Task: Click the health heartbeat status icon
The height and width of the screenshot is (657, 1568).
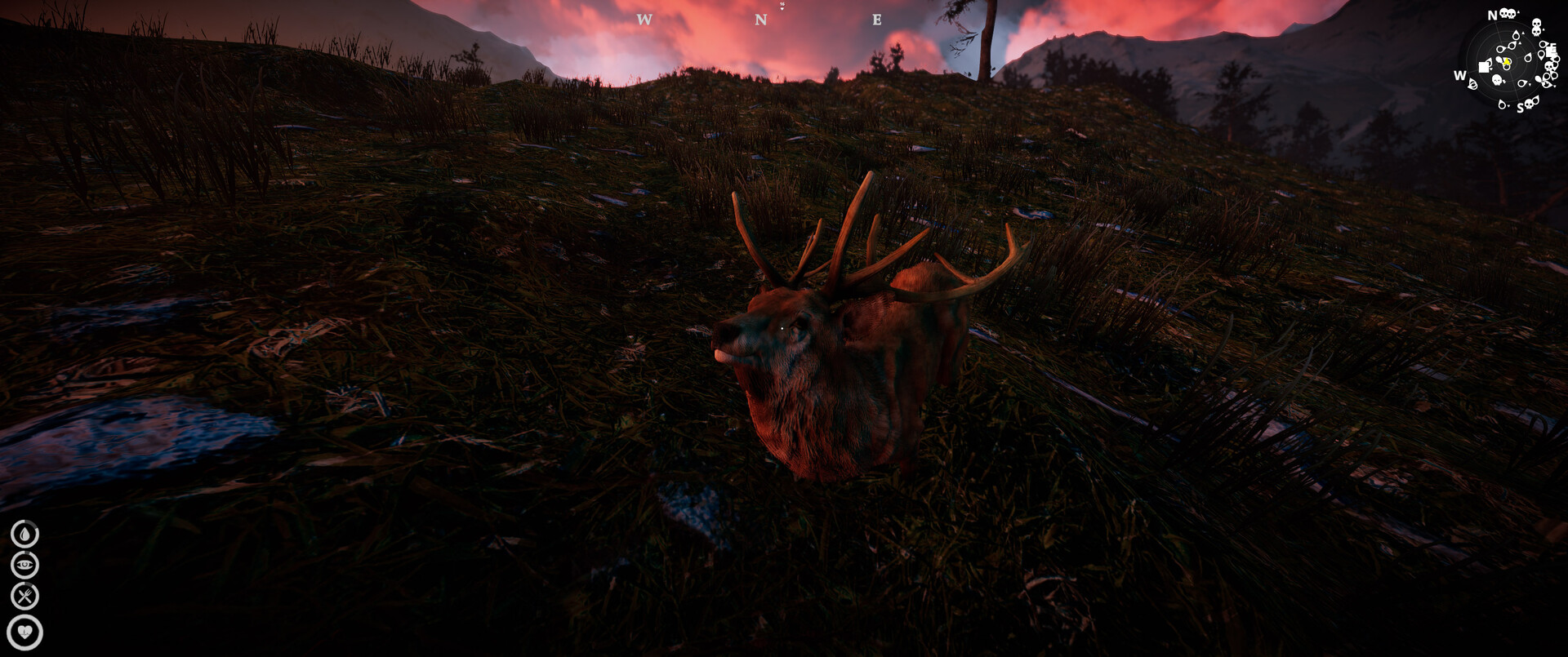Action: pos(25,630)
